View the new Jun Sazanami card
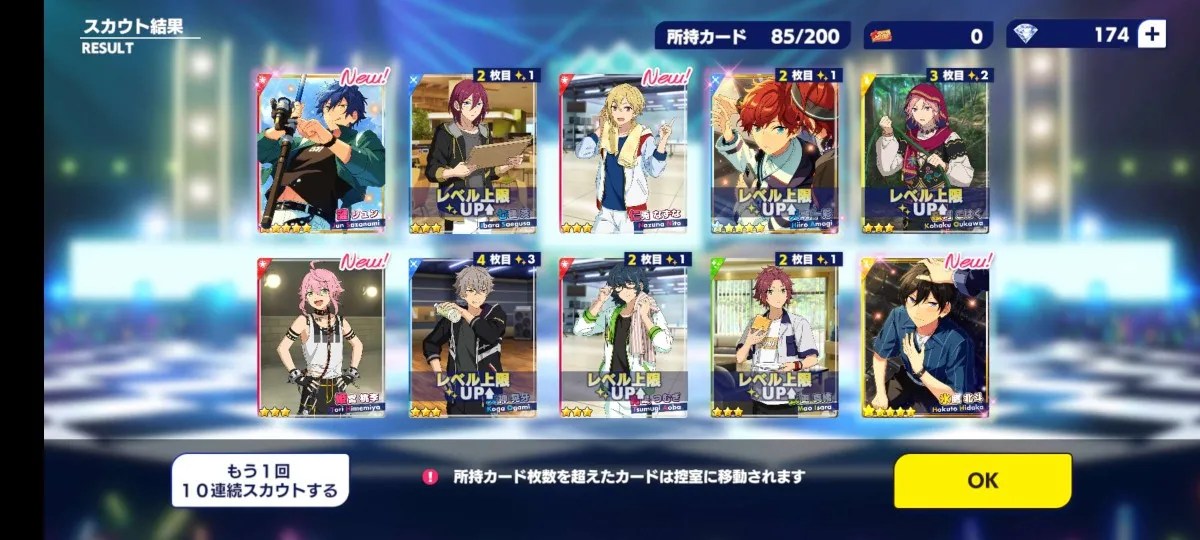The width and height of the screenshot is (1200, 540). [321, 152]
